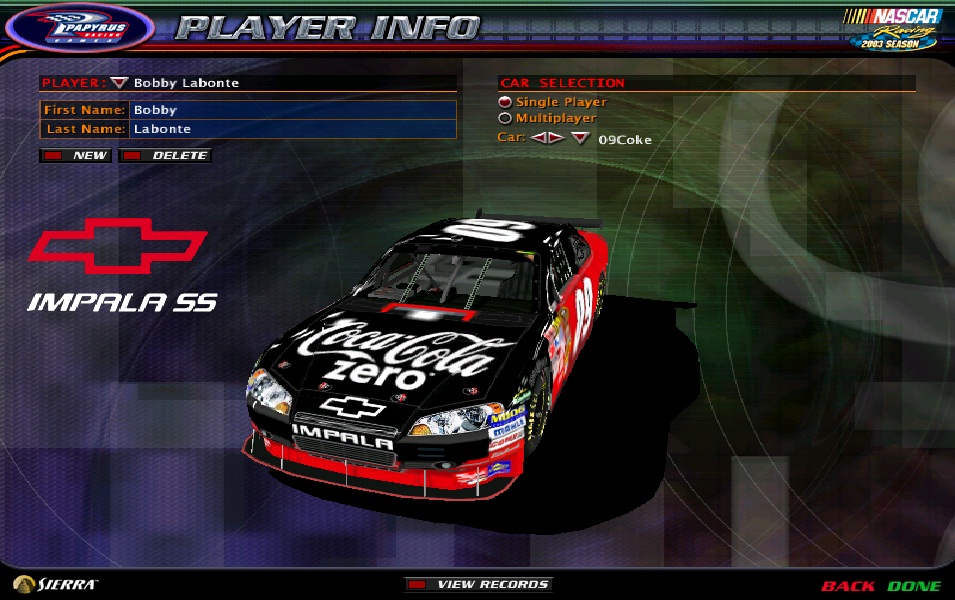This screenshot has height=600, width=955.
Task: Edit the Last Name field
Action: (292, 129)
